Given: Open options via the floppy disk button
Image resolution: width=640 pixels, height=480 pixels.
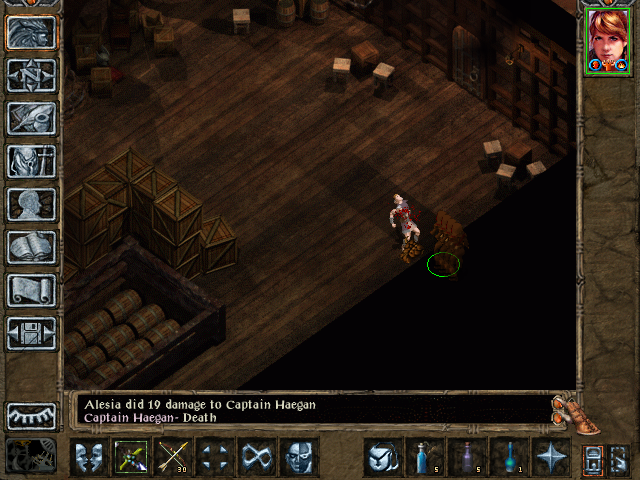Looking at the screenshot, I should [32, 333].
